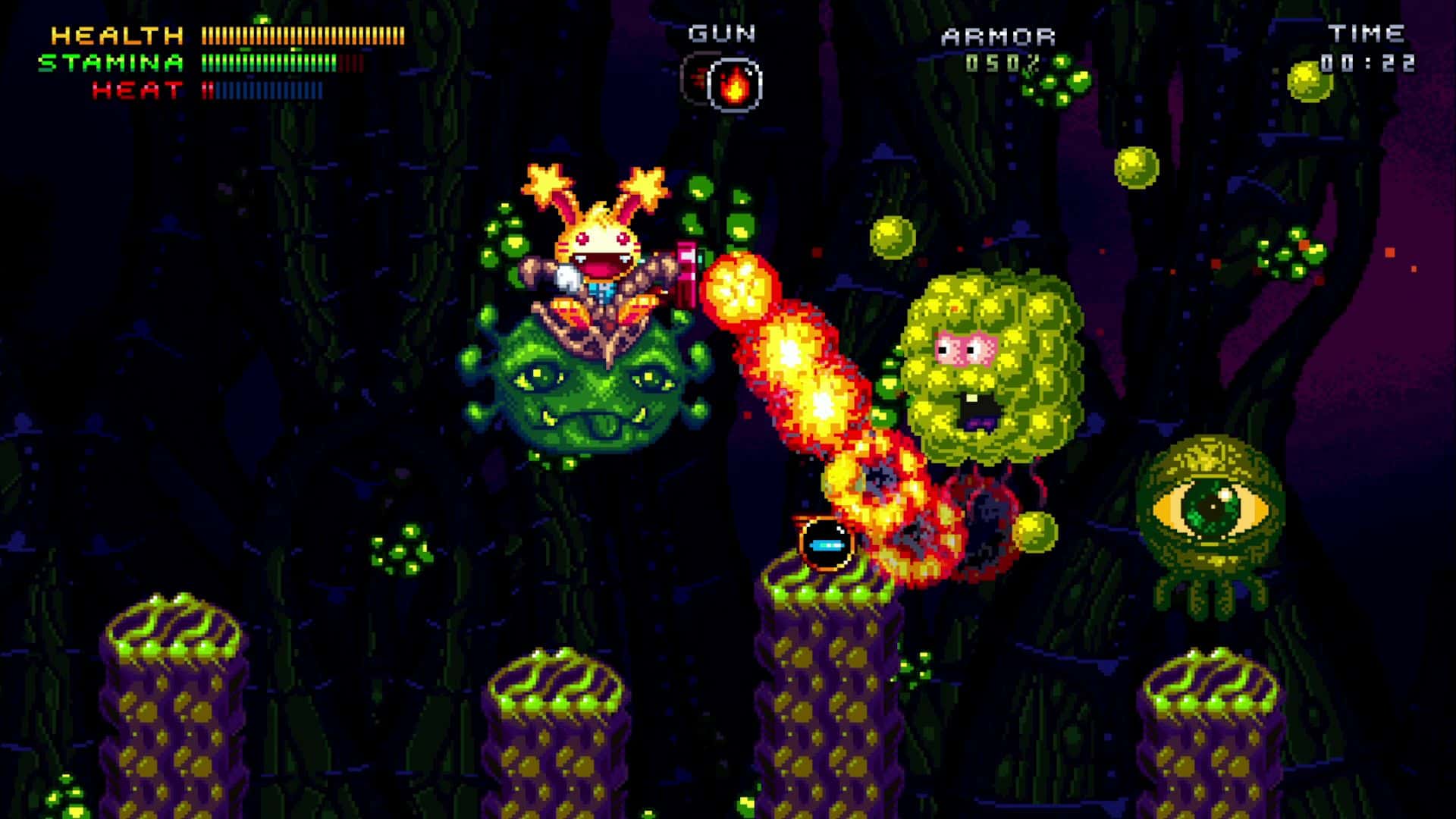Click the GUN label at the top
Screen dimensions: 1456x819
coord(720,33)
